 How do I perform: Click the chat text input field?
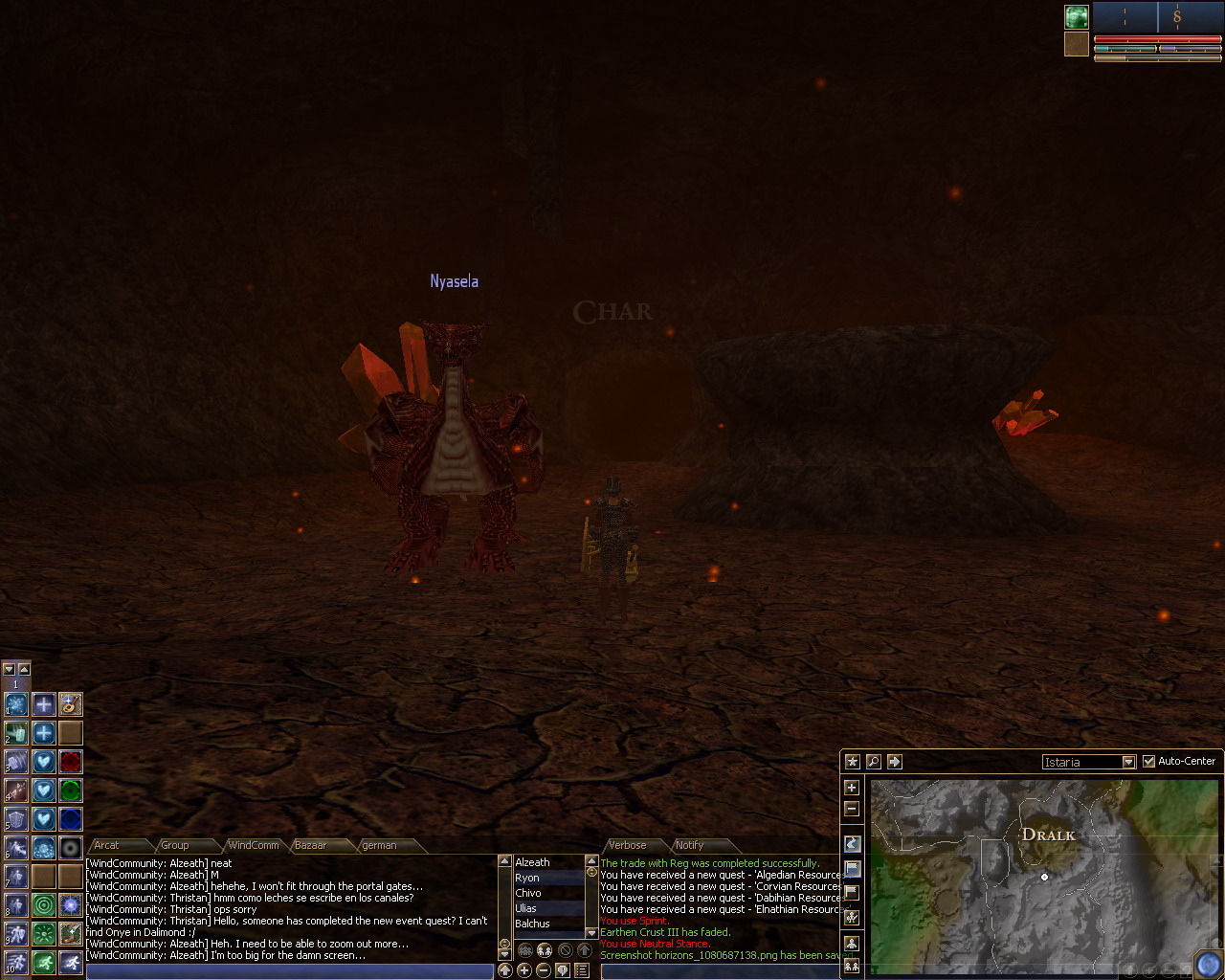(287, 971)
